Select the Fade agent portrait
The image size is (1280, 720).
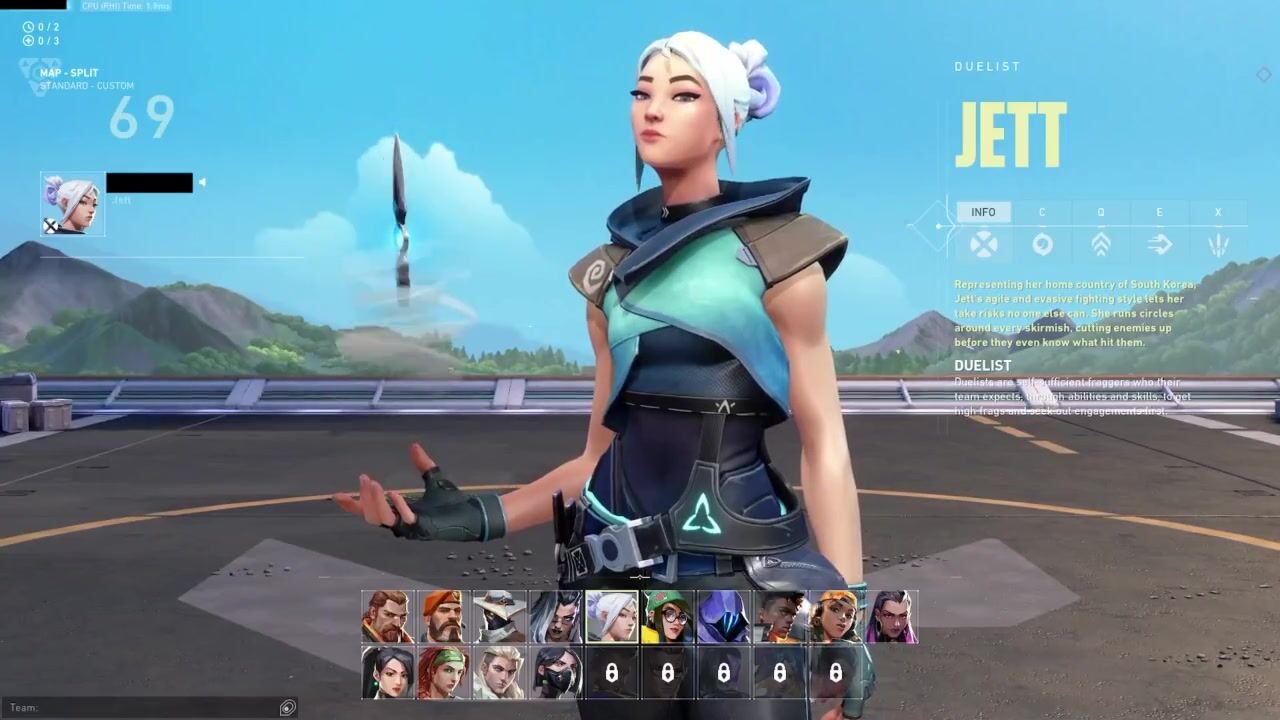click(x=555, y=616)
